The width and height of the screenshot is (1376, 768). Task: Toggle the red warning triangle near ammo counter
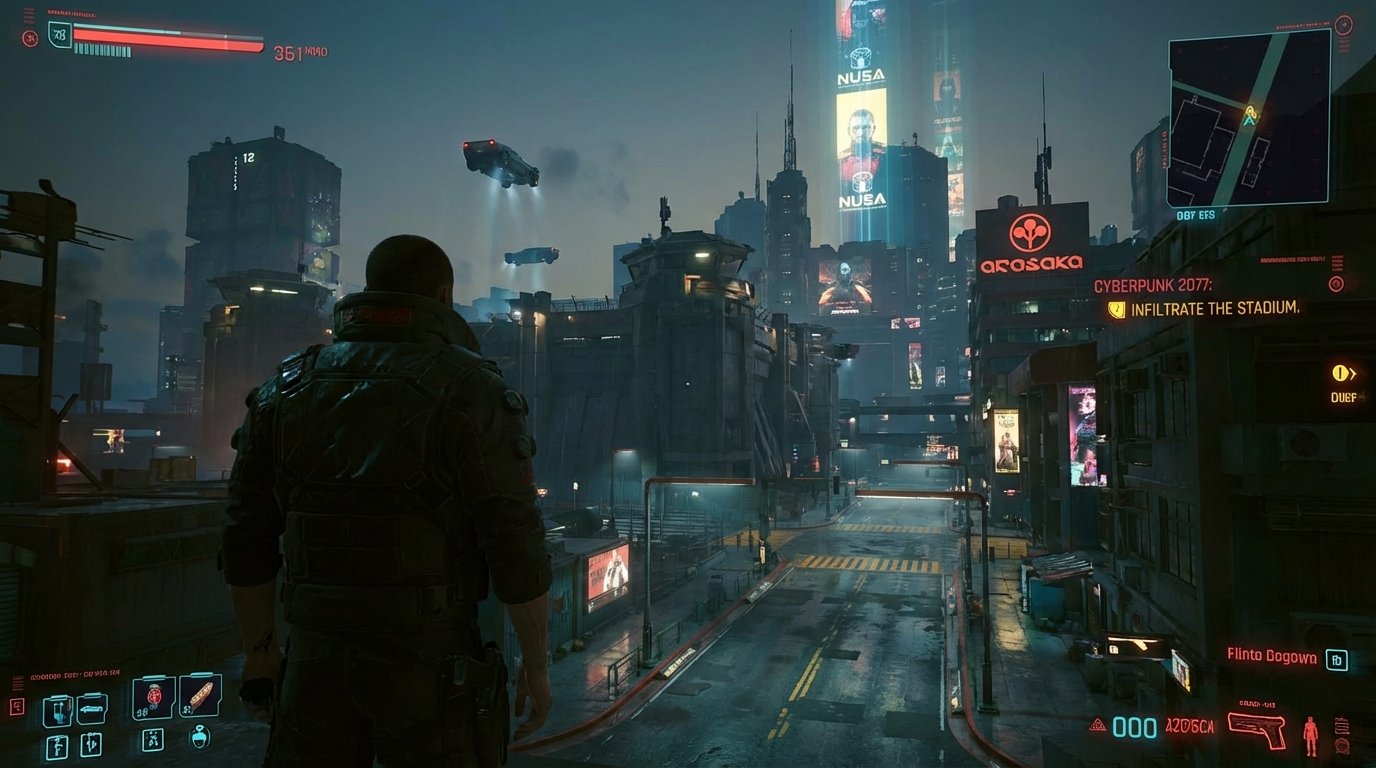(x=1097, y=725)
